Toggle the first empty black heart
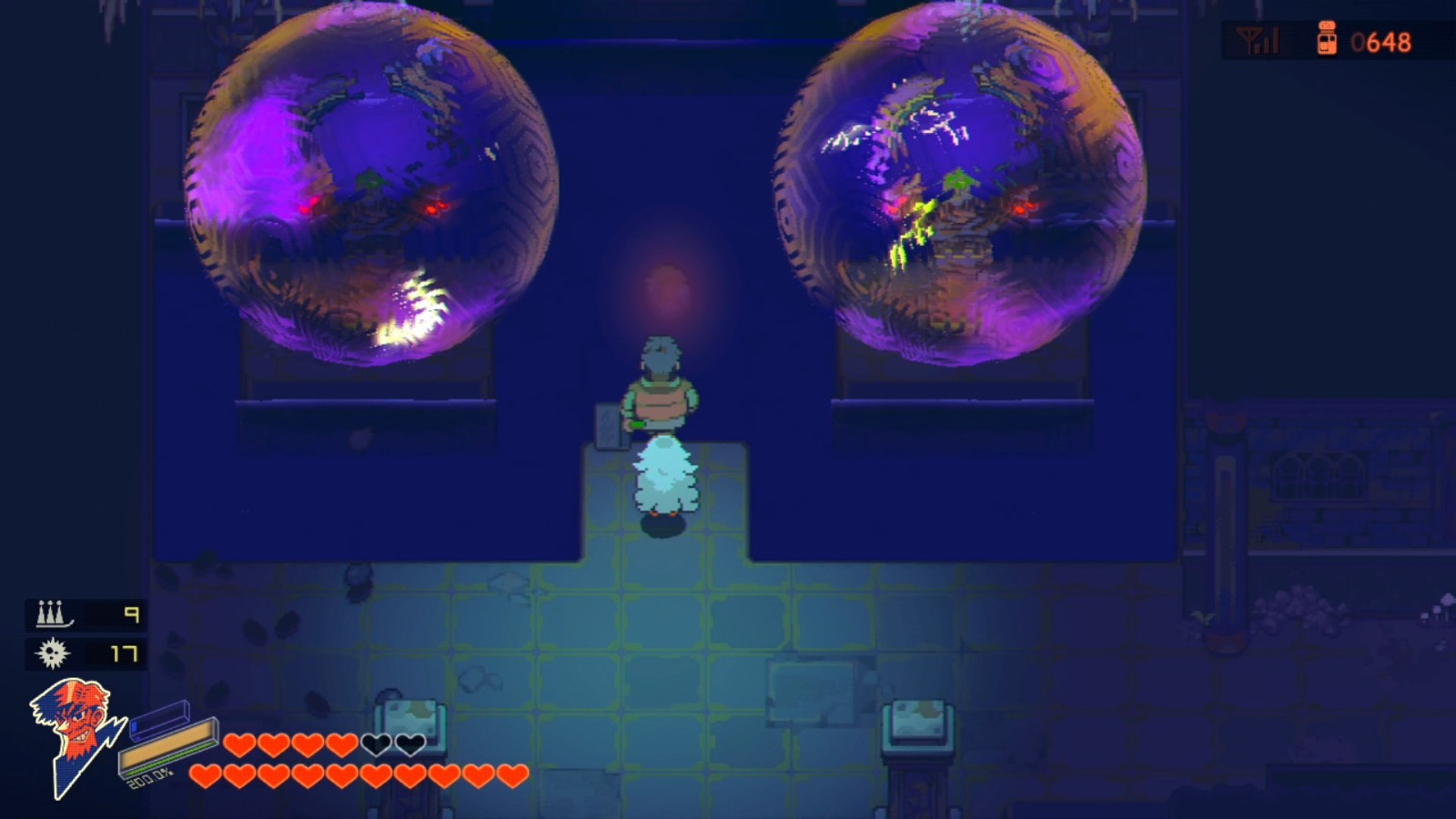The width and height of the screenshot is (1456, 819). tap(378, 744)
